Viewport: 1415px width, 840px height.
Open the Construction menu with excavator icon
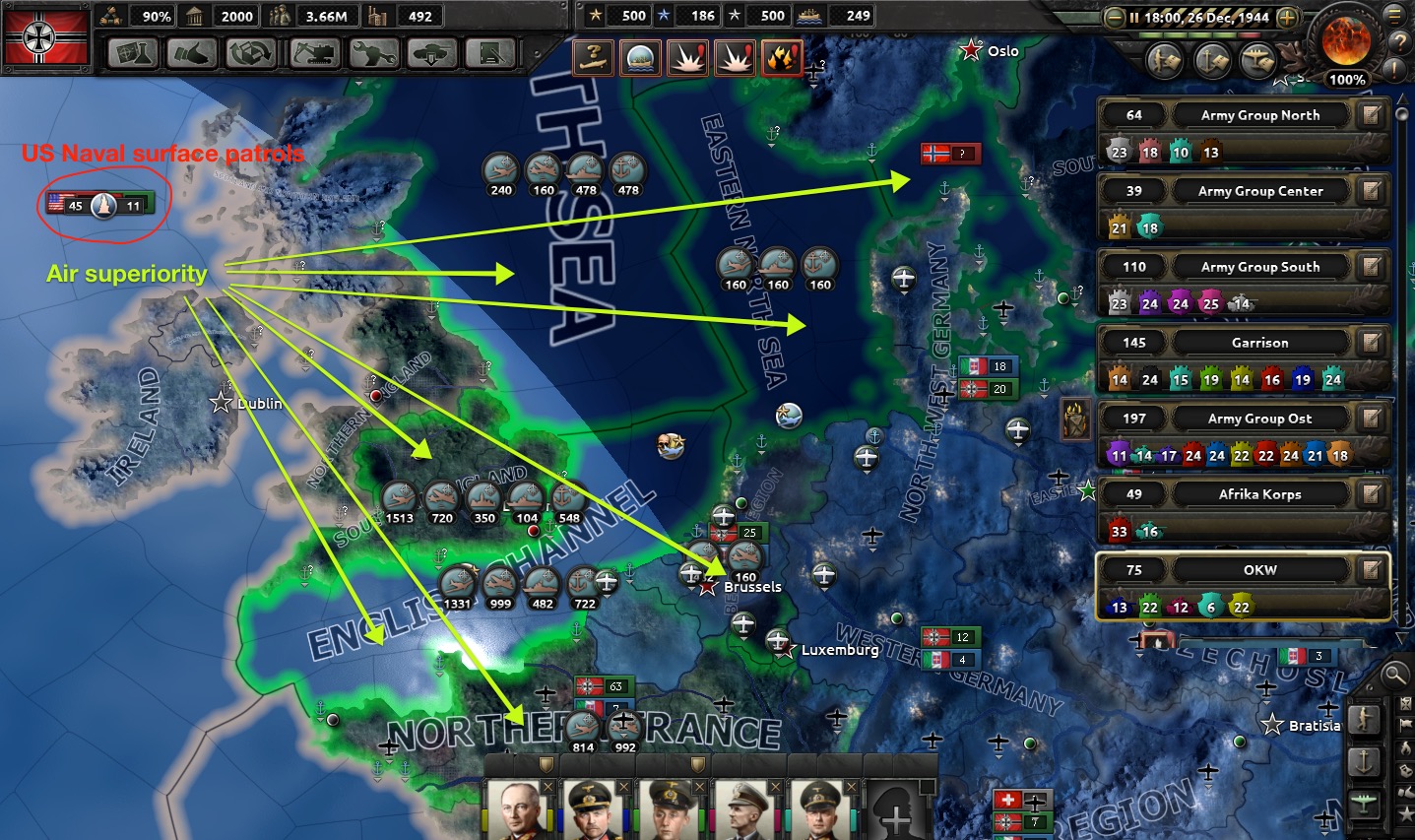pos(314,53)
